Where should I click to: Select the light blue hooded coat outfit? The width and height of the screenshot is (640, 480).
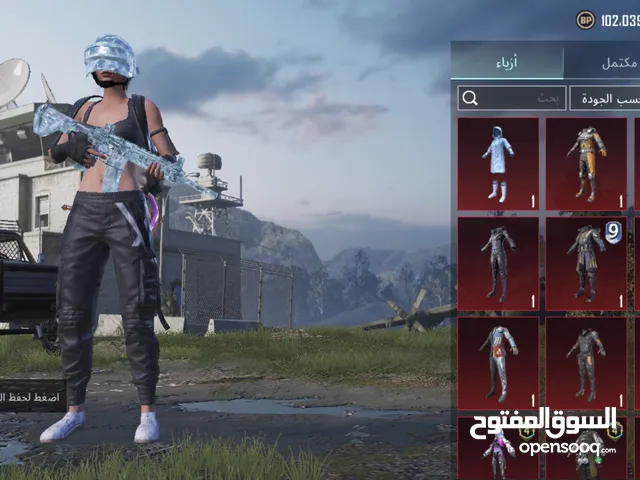(x=498, y=164)
